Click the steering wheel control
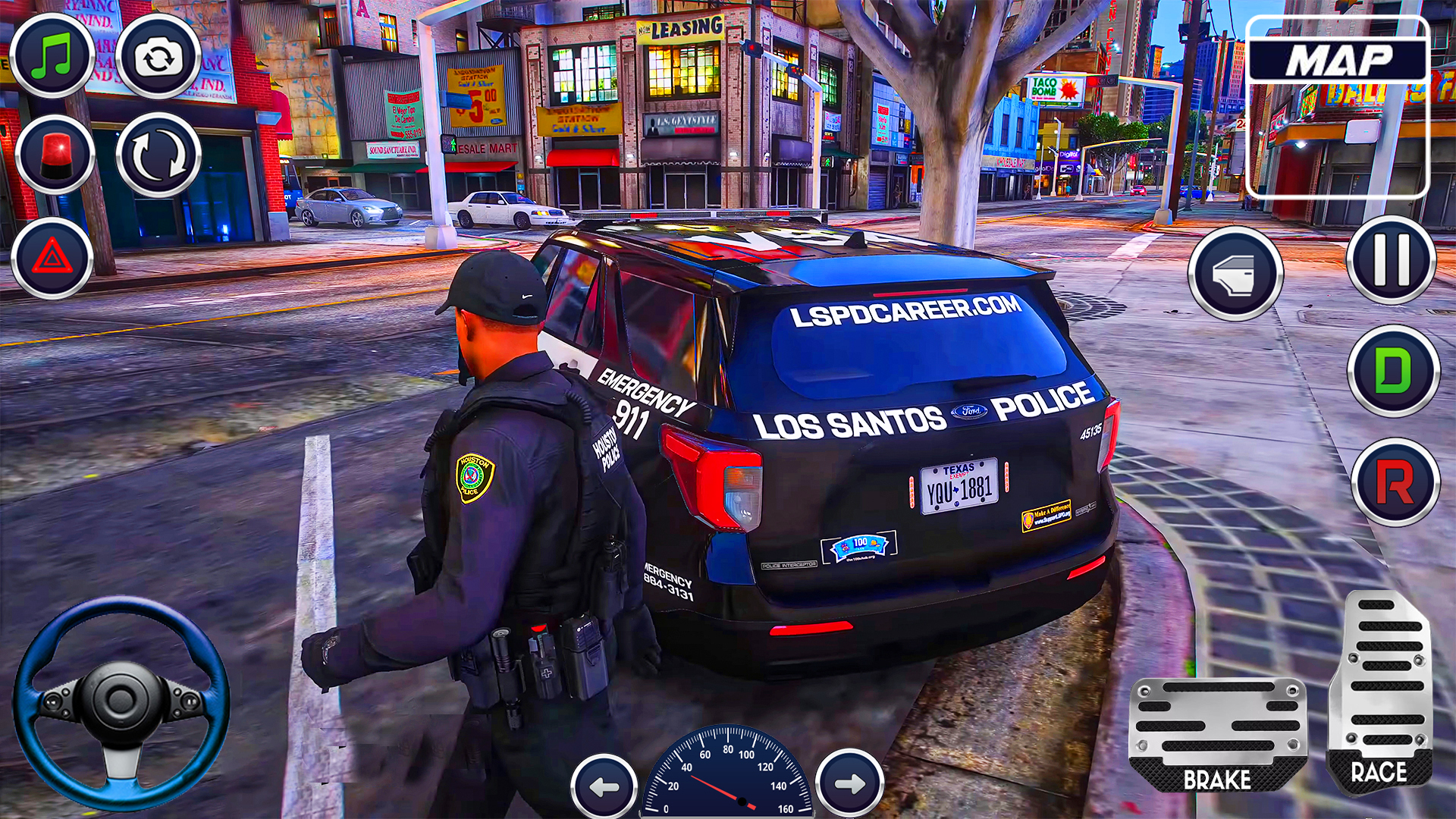Image resolution: width=1456 pixels, height=819 pixels. (121, 701)
